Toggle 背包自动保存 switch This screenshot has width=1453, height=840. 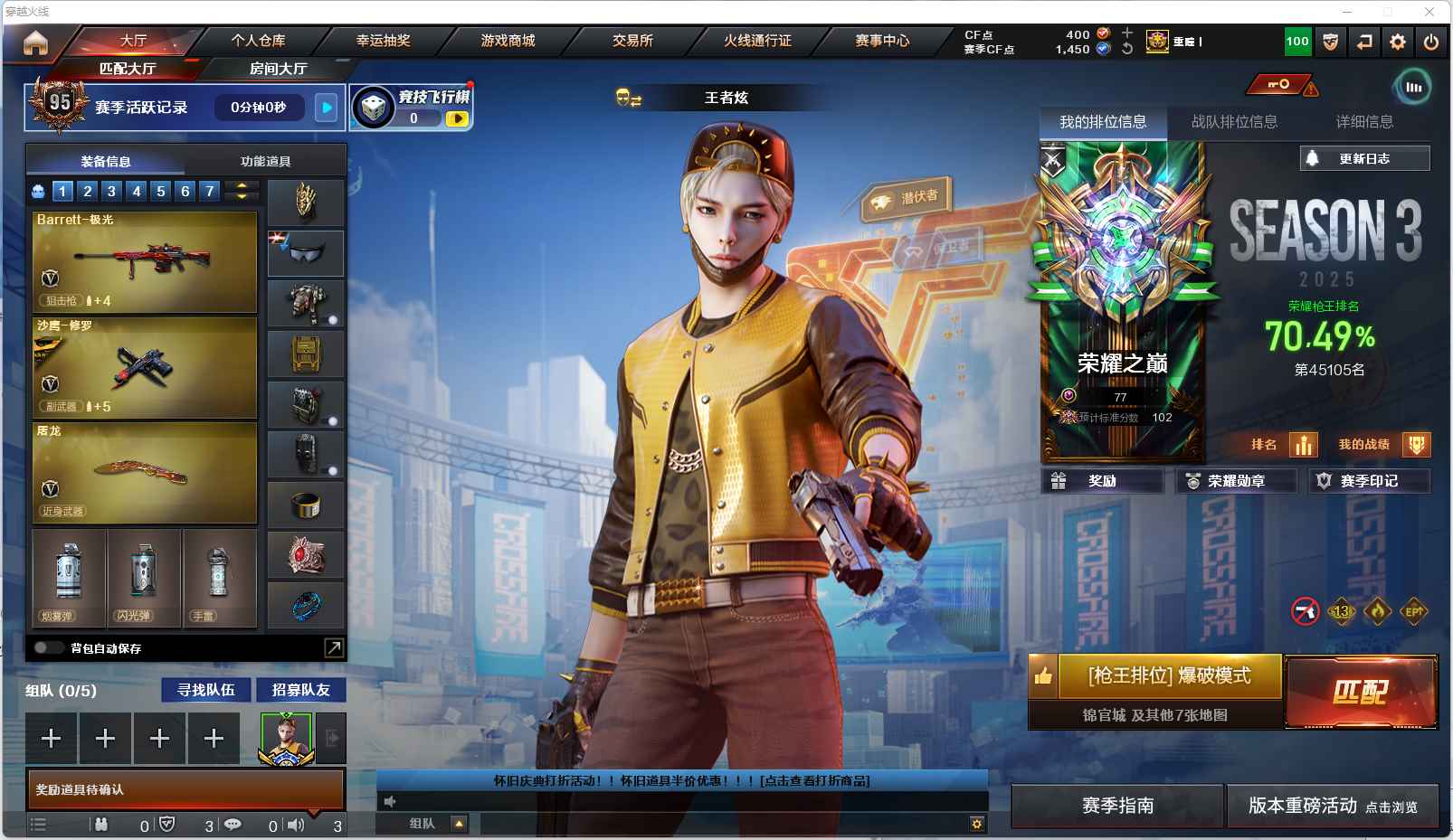49,647
